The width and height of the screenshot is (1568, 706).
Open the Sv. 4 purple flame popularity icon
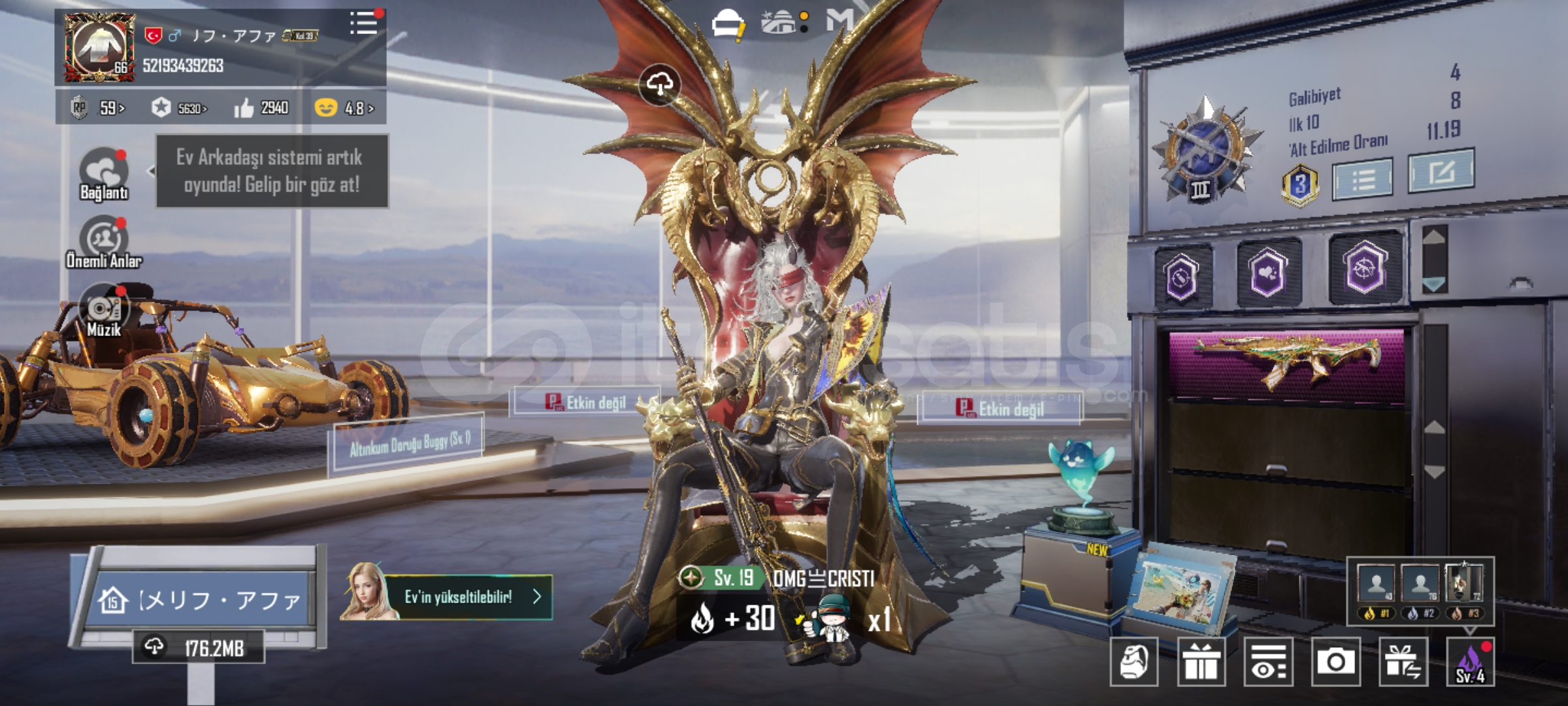click(1470, 662)
